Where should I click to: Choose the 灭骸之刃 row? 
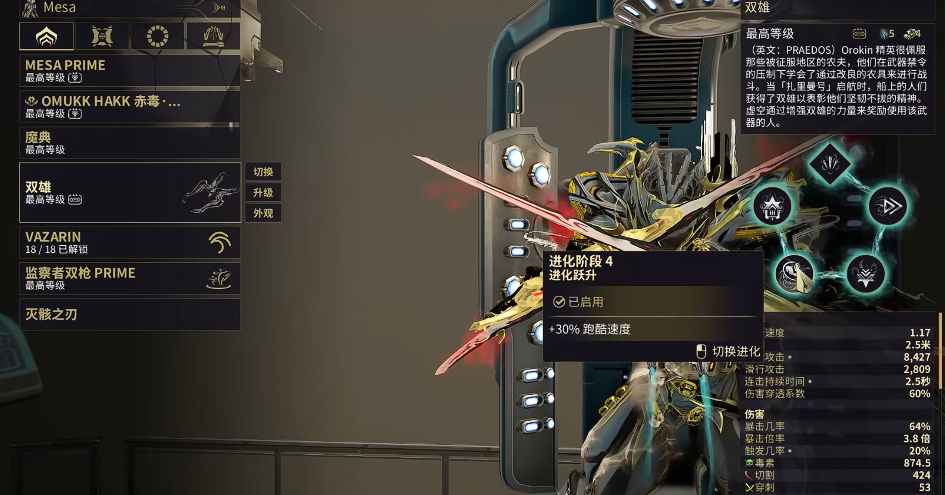pyautogui.click(x=130, y=314)
